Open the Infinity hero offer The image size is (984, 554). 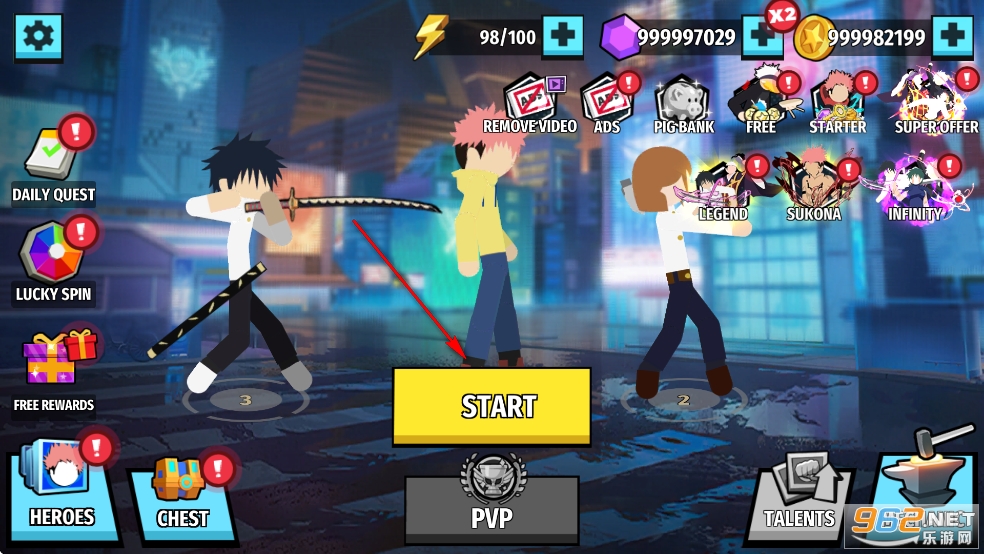915,189
